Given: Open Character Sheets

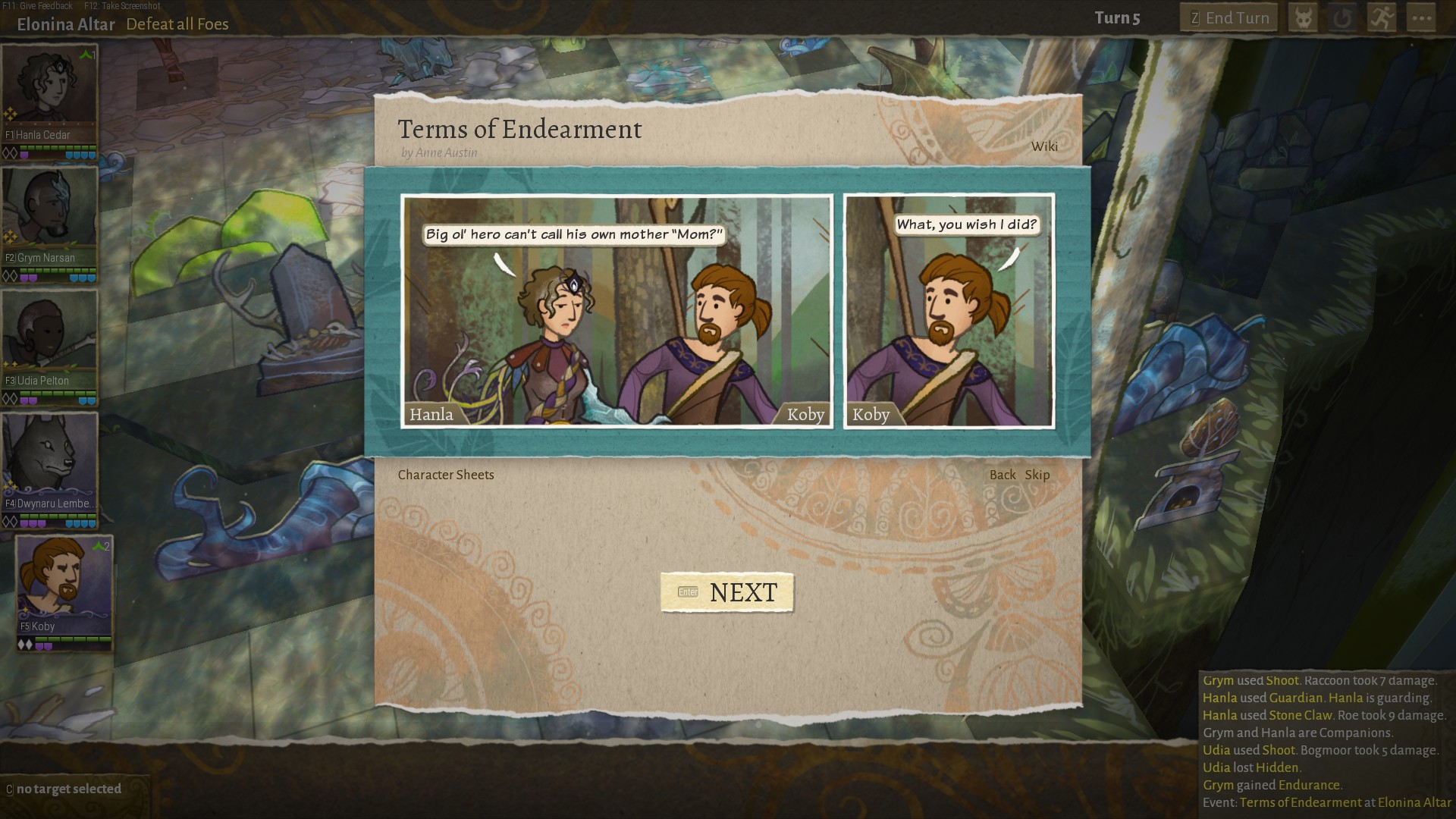Looking at the screenshot, I should (x=446, y=475).
